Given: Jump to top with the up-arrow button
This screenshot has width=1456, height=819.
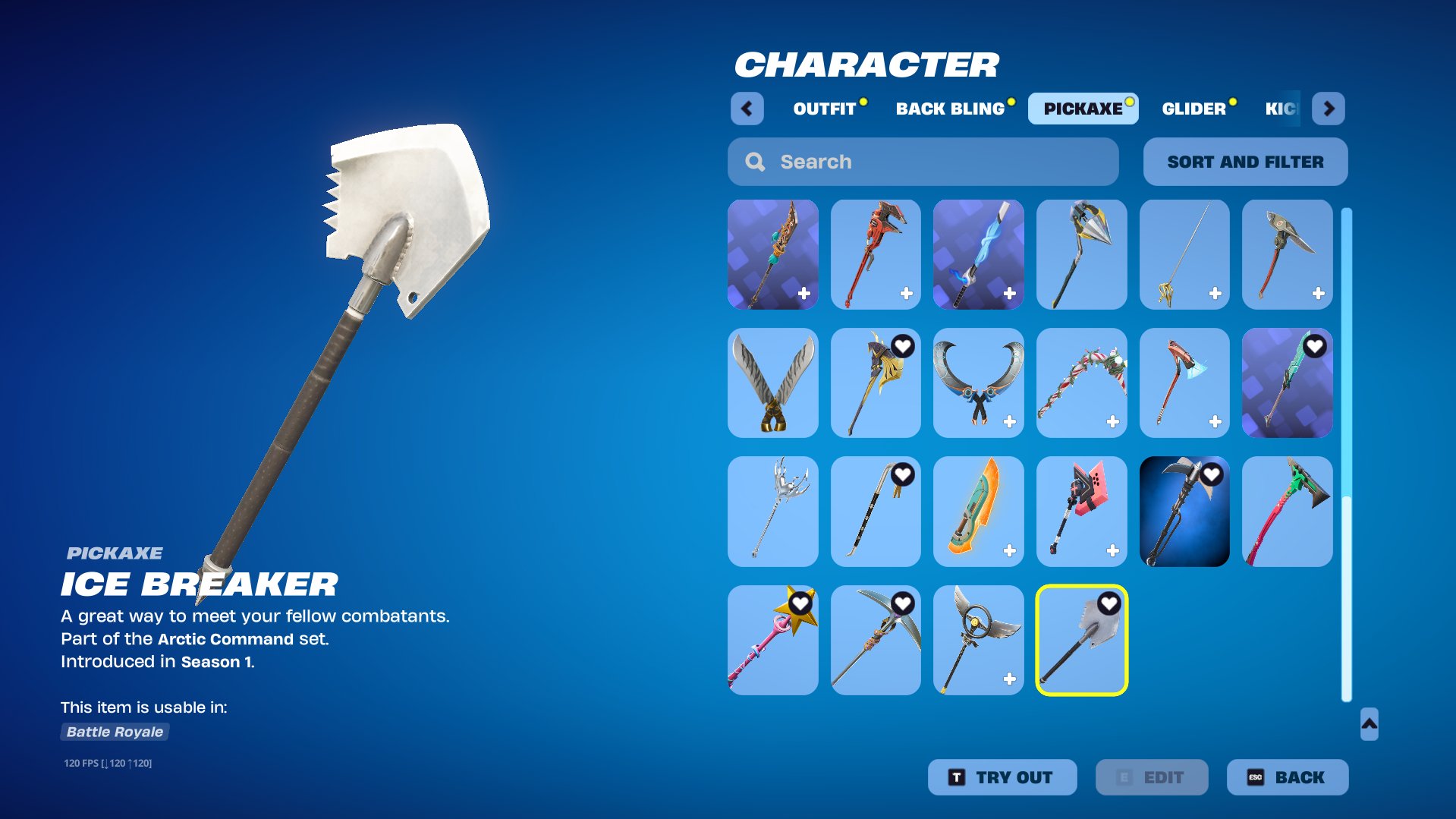Looking at the screenshot, I should pyautogui.click(x=1369, y=724).
